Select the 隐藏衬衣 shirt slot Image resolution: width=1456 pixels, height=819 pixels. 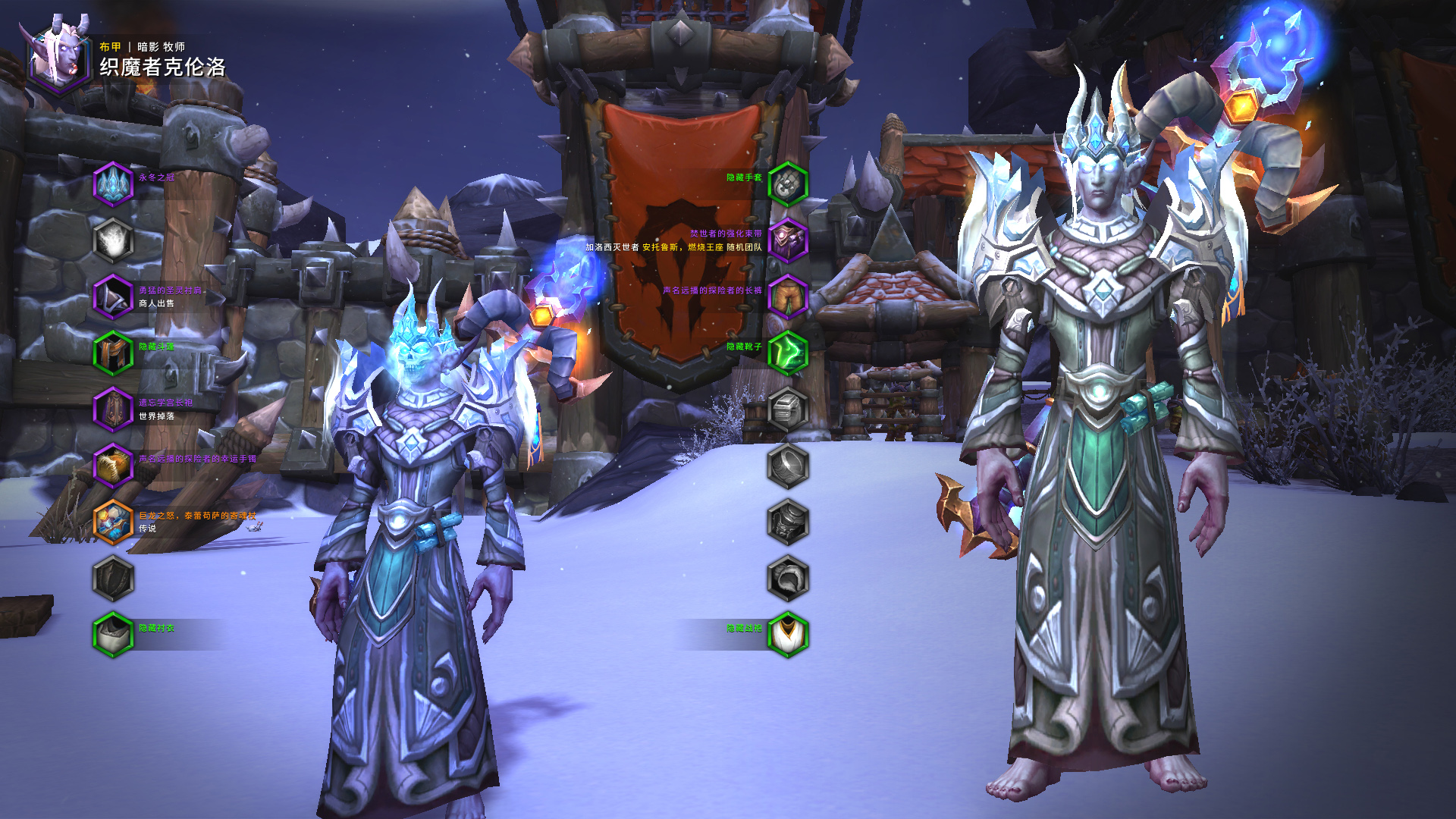pos(113,635)
